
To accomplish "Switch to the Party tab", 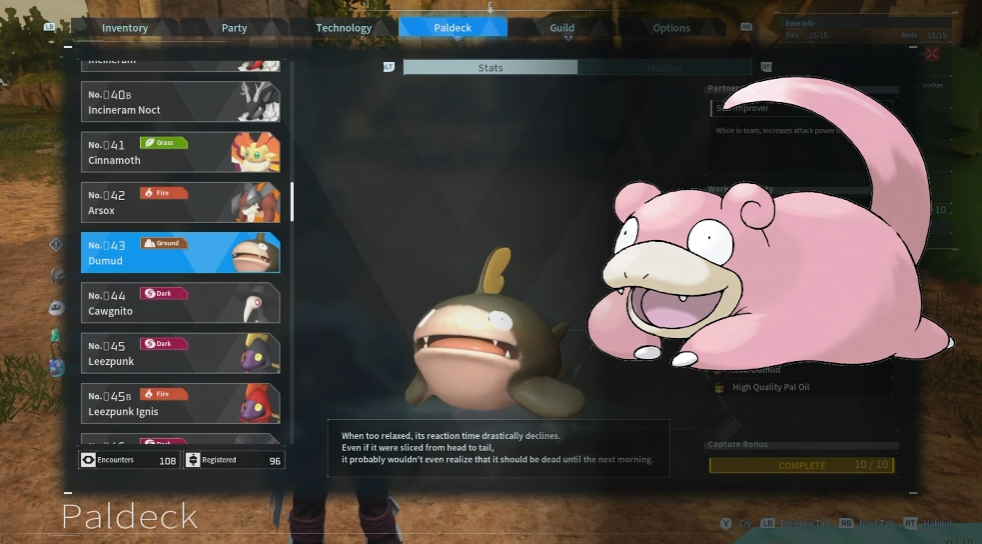I will (x=234, y=28).
